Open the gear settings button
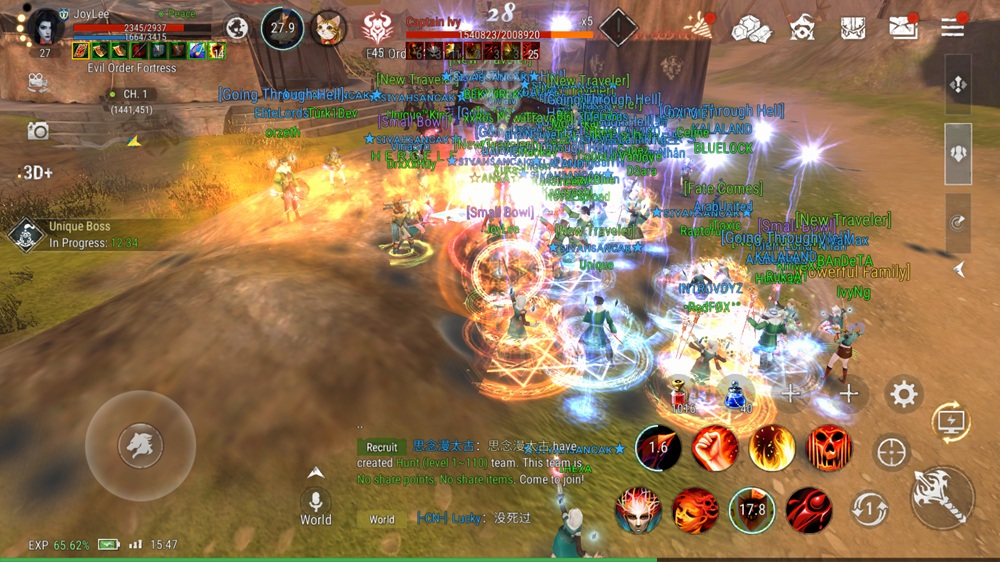This screenshot has width=1000, height=562. [904, 394]
